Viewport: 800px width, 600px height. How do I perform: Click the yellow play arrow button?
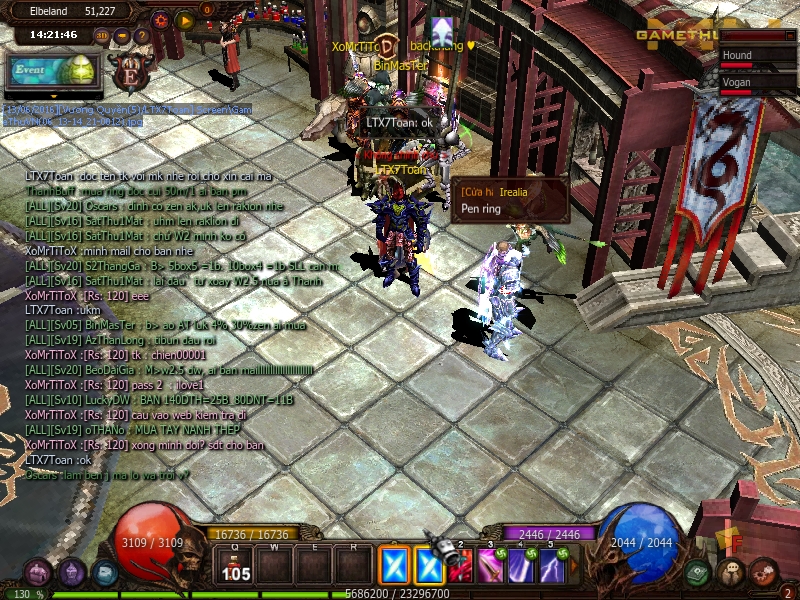click(185, 19)
